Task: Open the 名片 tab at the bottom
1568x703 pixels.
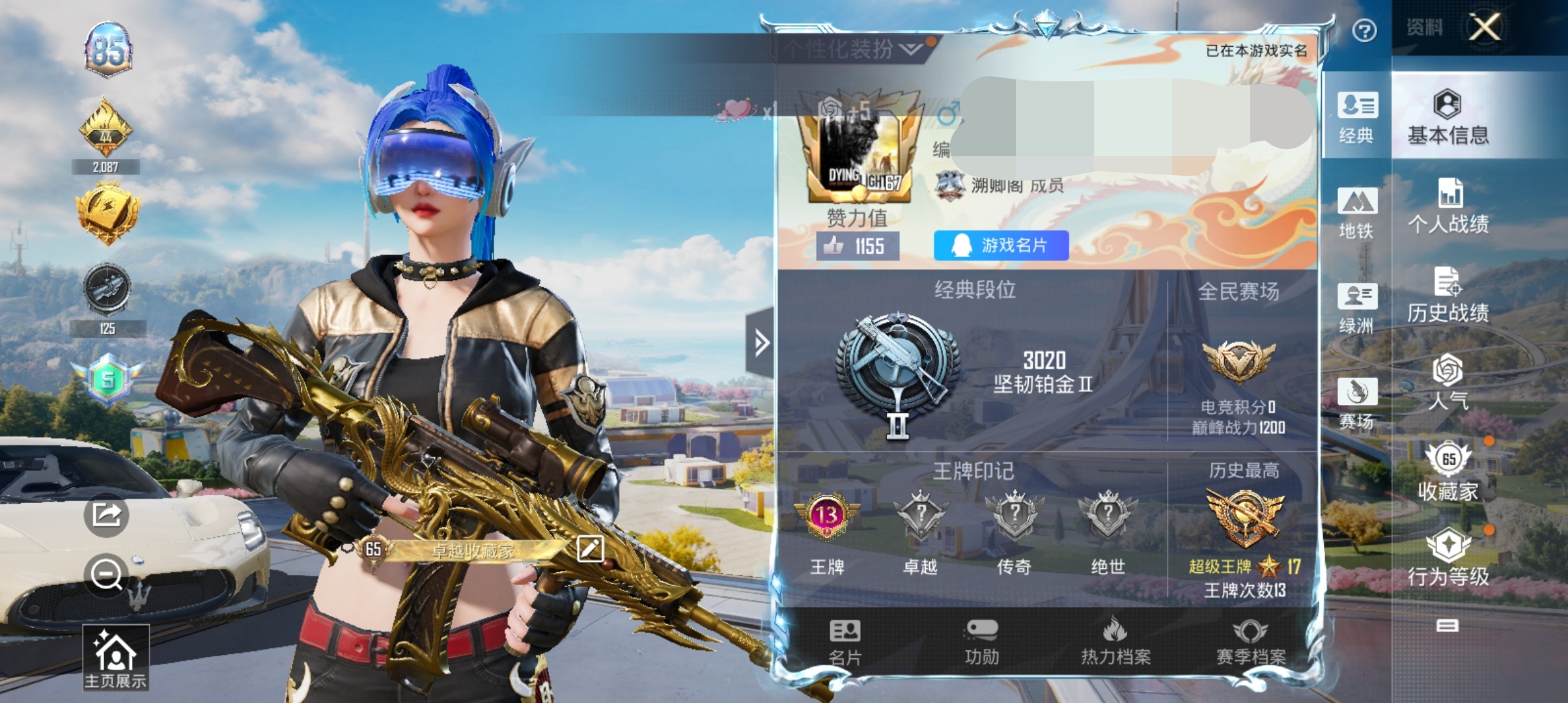Action: point(845,642)
